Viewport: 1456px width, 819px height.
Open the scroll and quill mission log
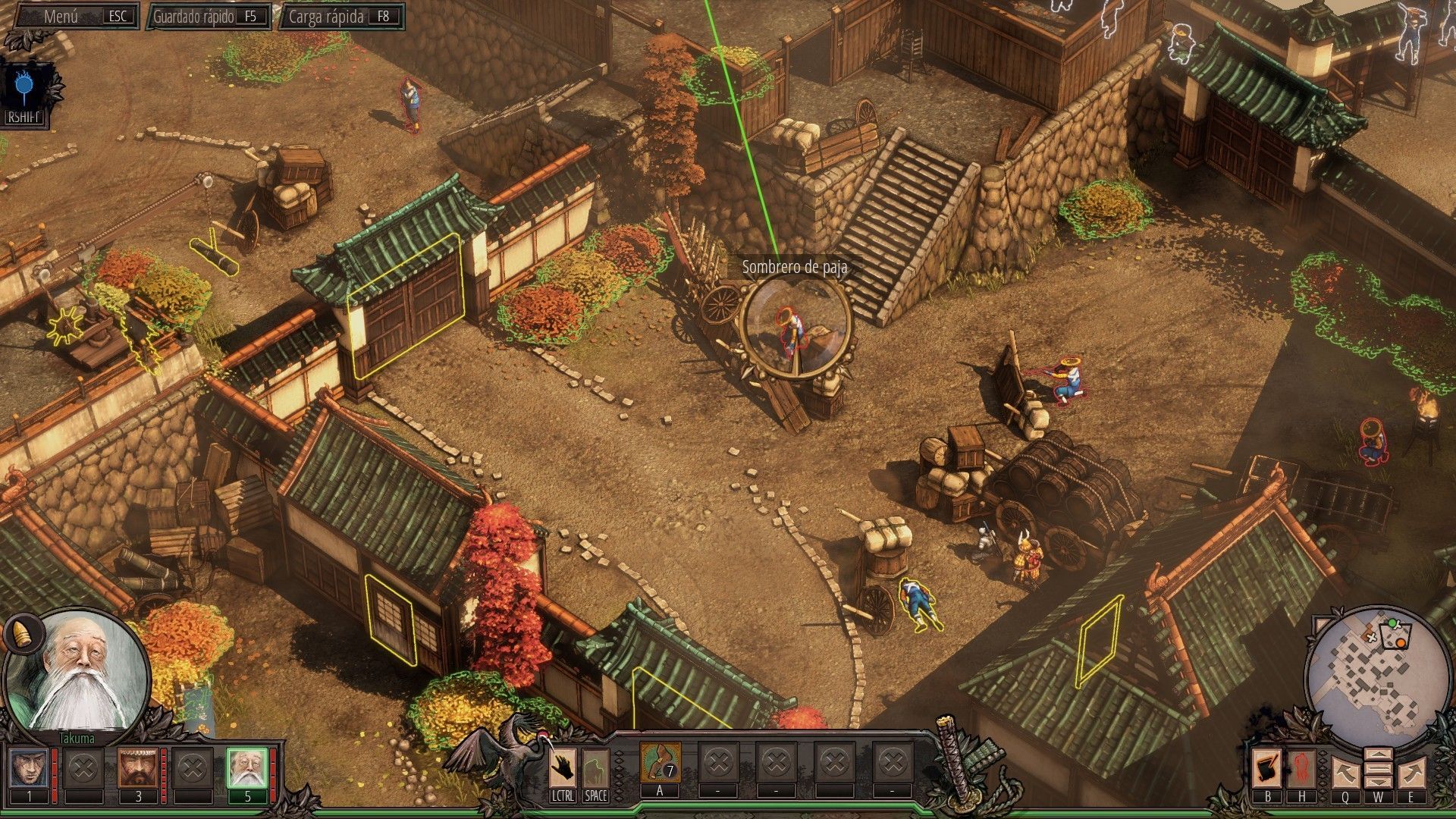[1267, 769]
